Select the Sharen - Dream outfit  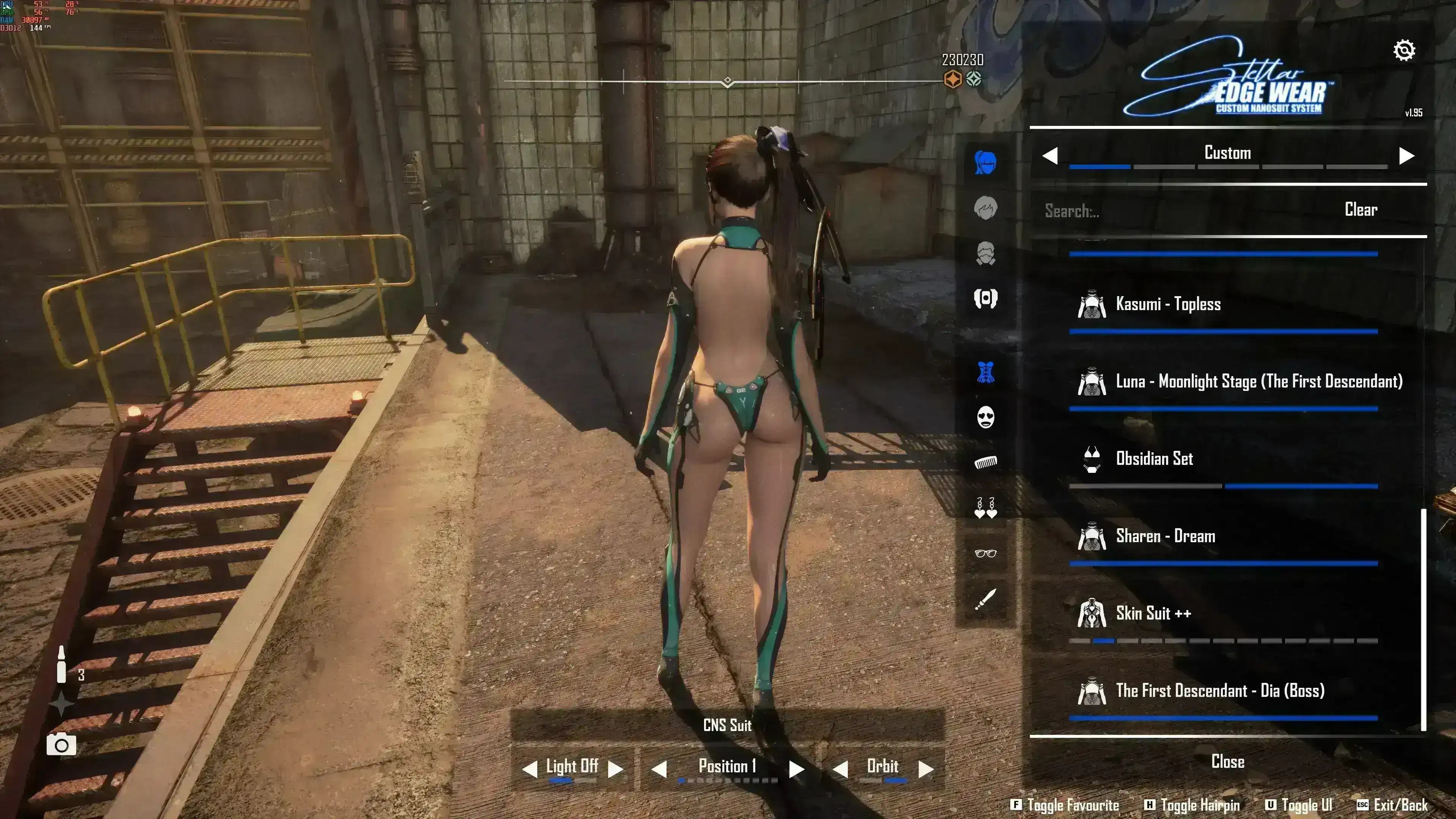(1165, 536)
